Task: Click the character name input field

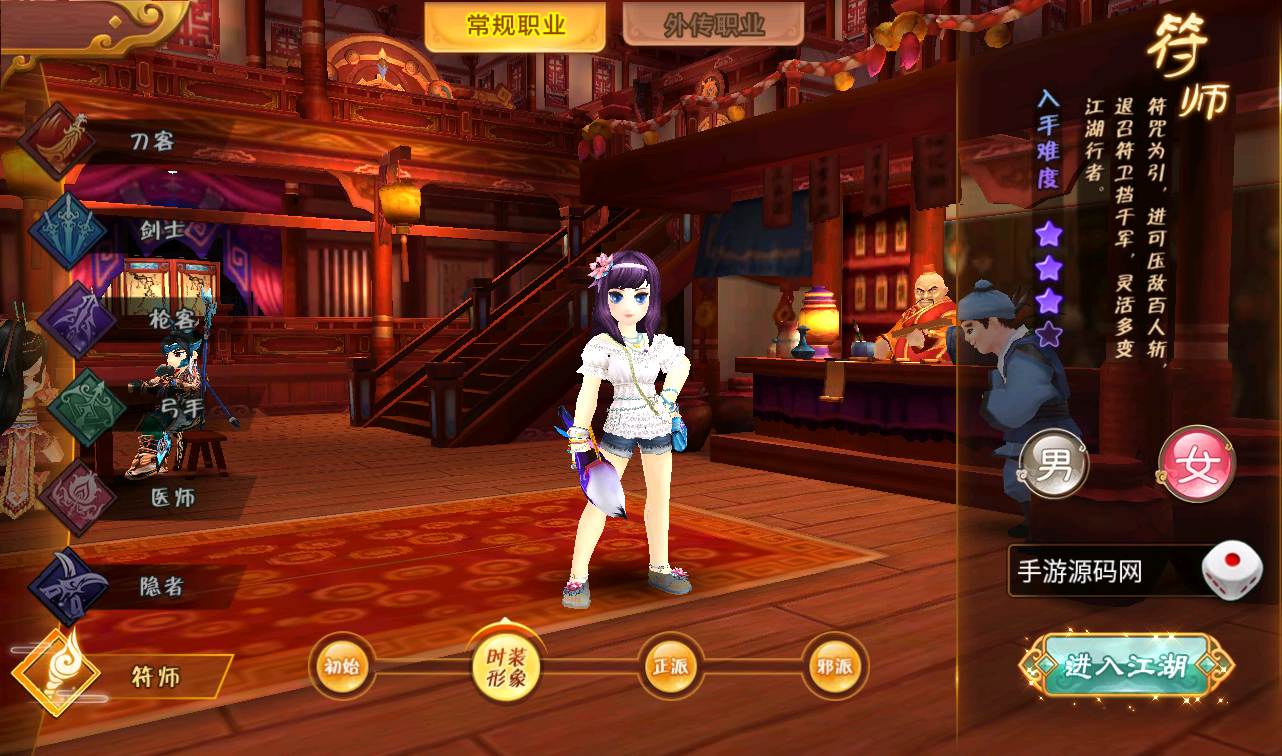Action: click(x=1100, y=572)
